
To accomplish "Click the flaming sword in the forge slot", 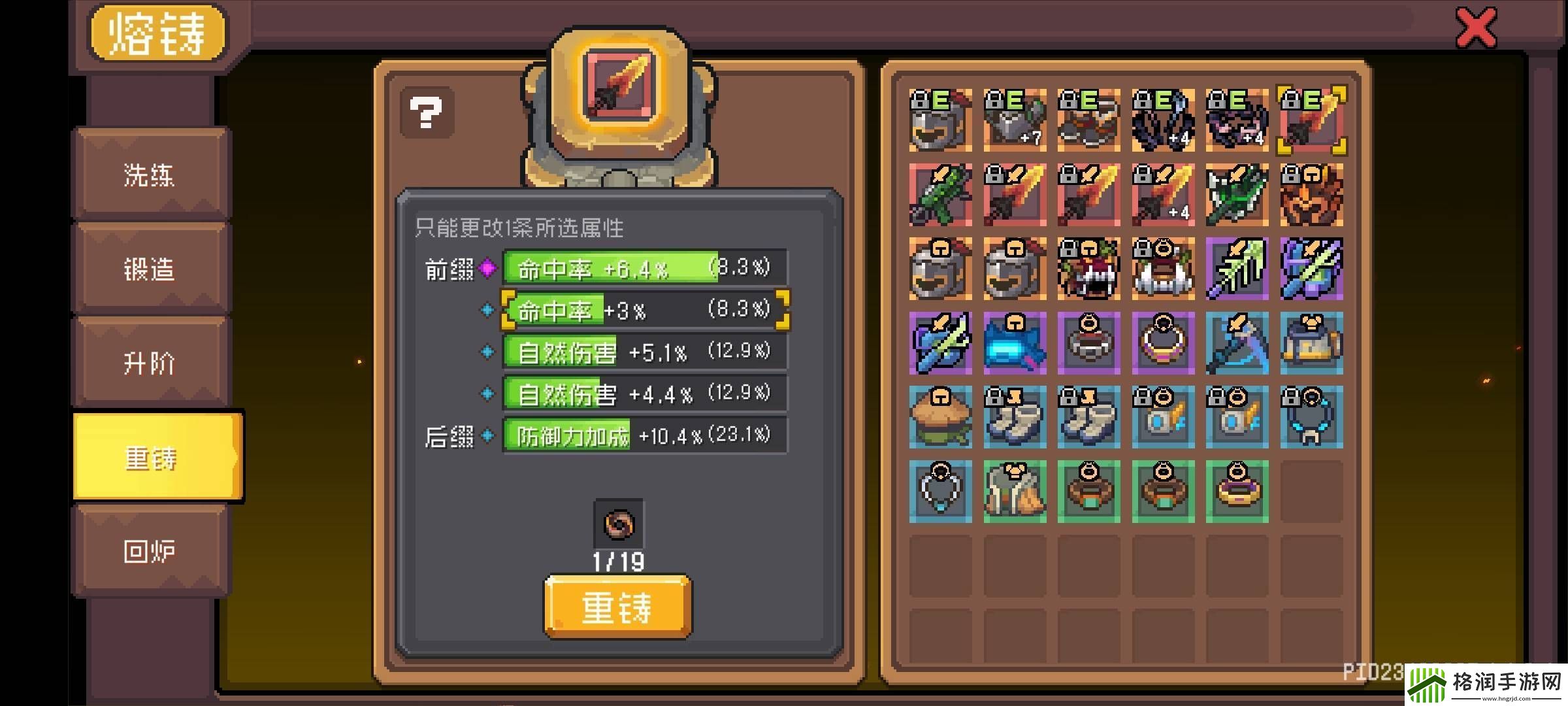I will pos(619,83).
